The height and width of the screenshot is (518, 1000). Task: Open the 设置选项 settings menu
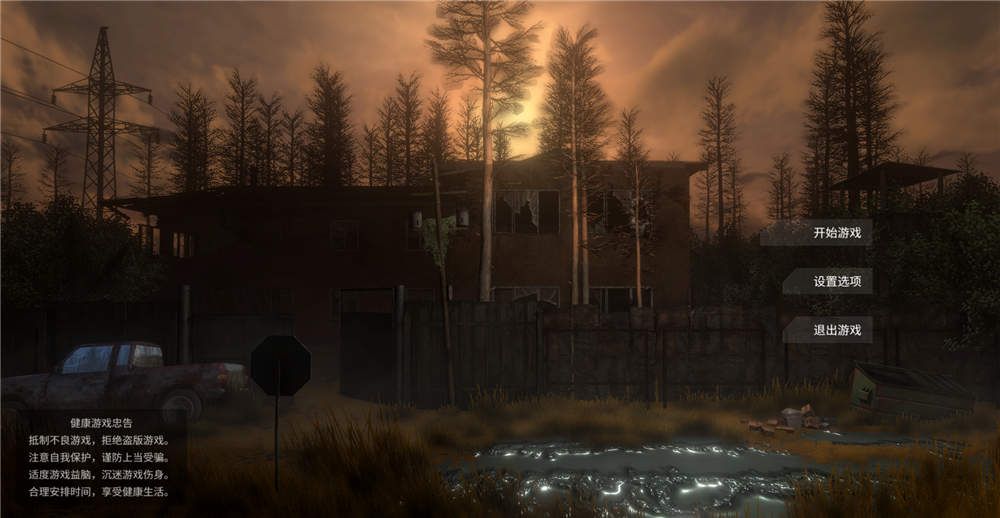point(836,282)
